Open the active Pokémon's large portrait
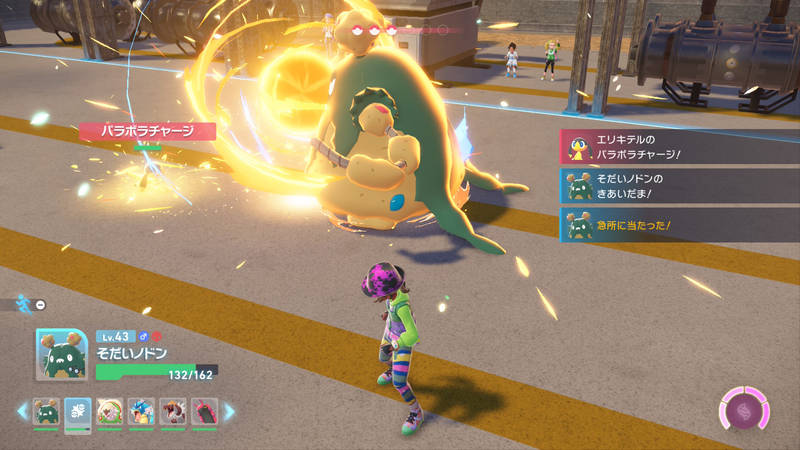800x450 pixels. (62, 354)
